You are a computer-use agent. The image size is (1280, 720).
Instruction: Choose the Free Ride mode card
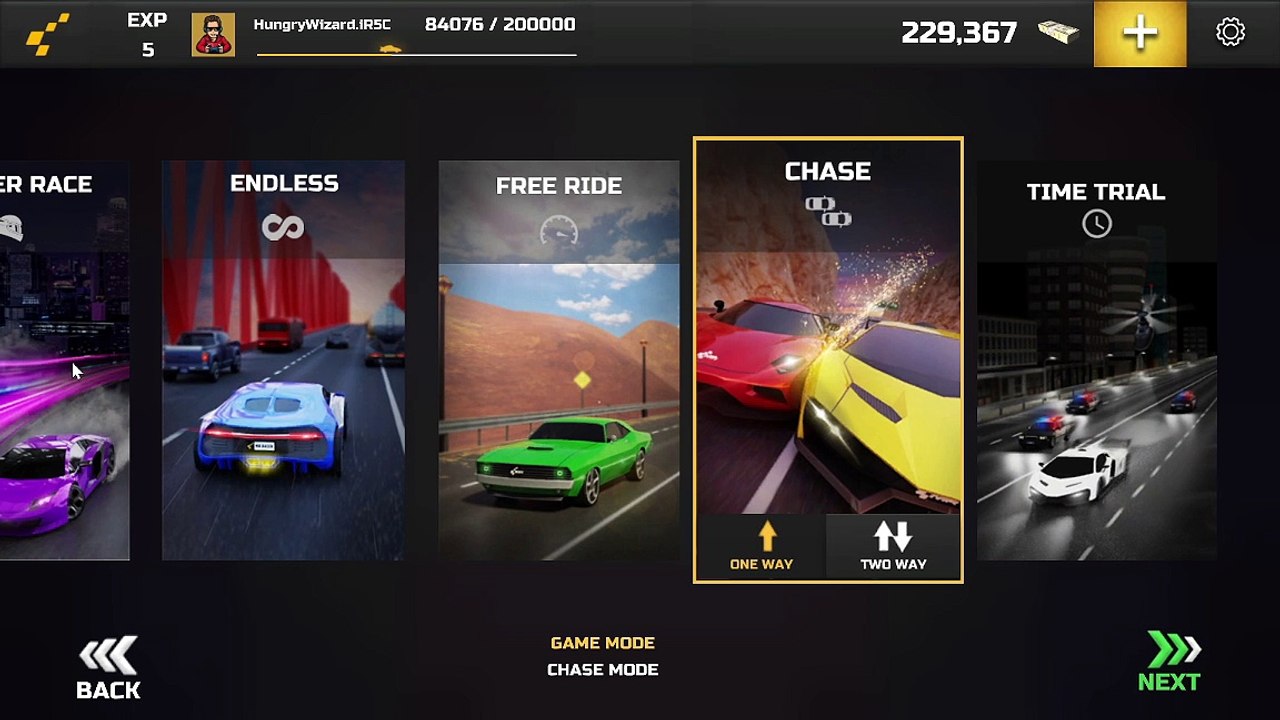click(x=558, y=360)
